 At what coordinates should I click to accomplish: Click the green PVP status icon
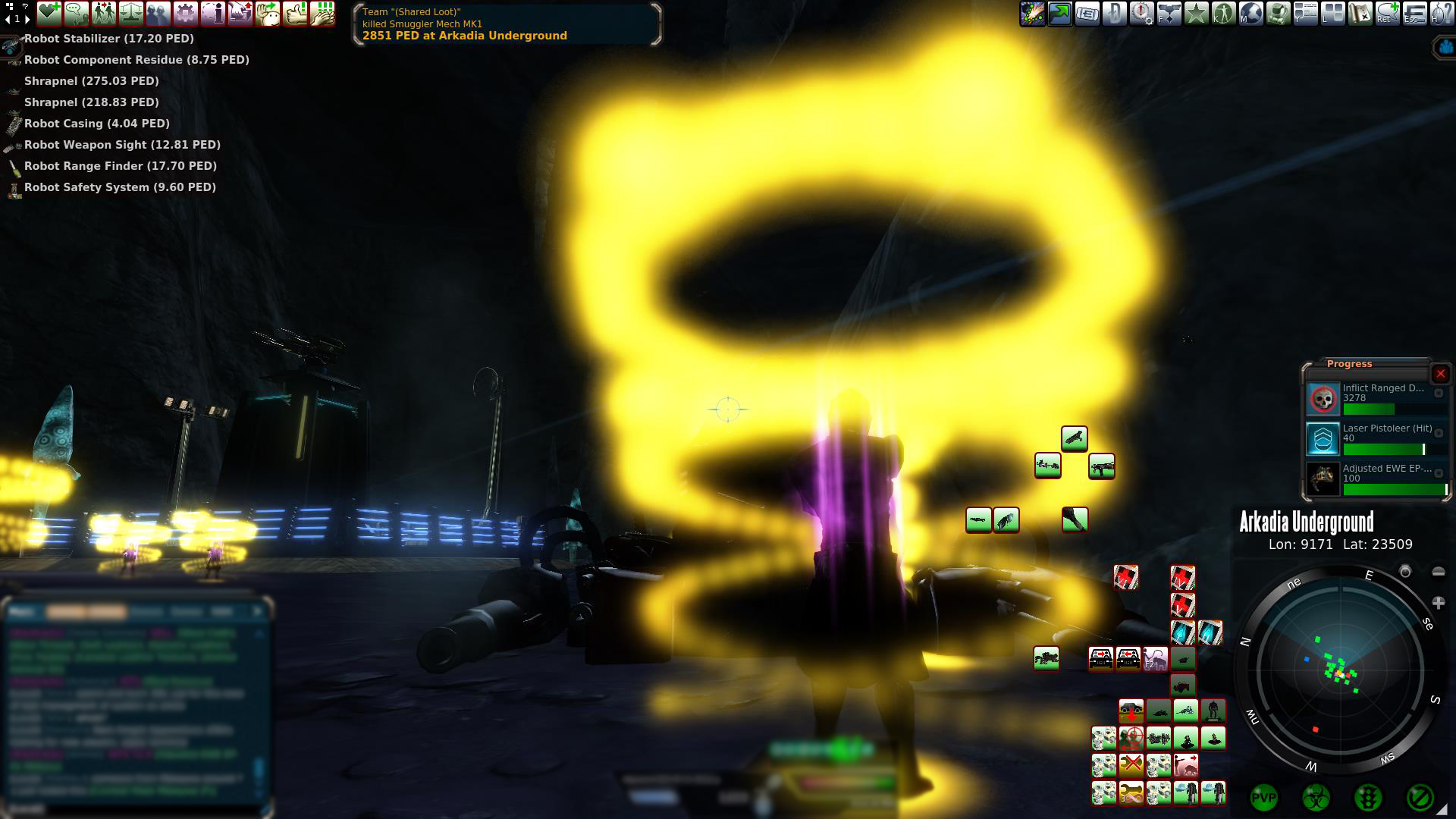point(1263,797)
